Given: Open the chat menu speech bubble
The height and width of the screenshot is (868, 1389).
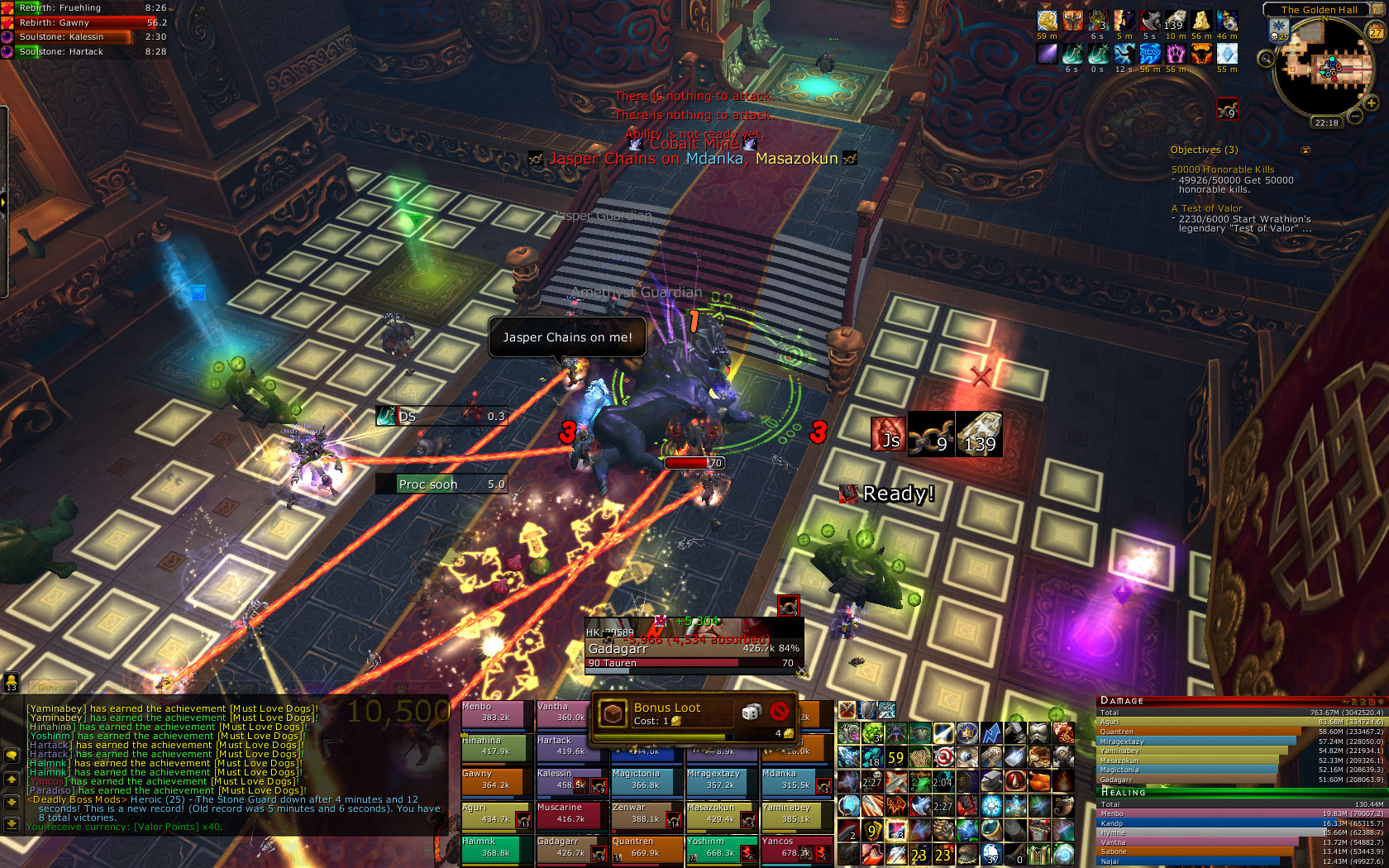Looking at the screenshot, I should [x=12, y=756].
